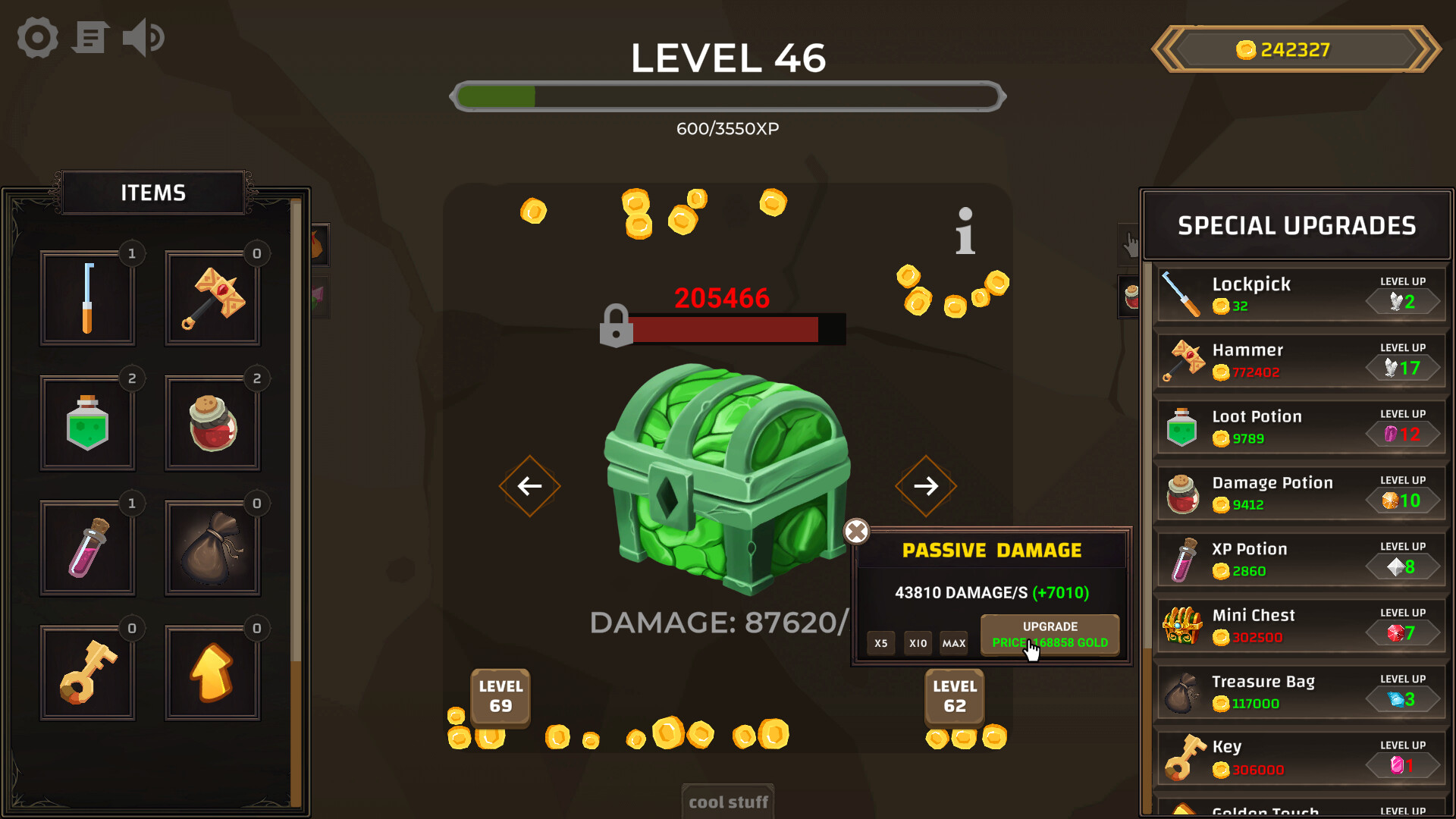The image size is (1456, 819).
Task: Close the Passive Damage popup
Action: [857, 532]
